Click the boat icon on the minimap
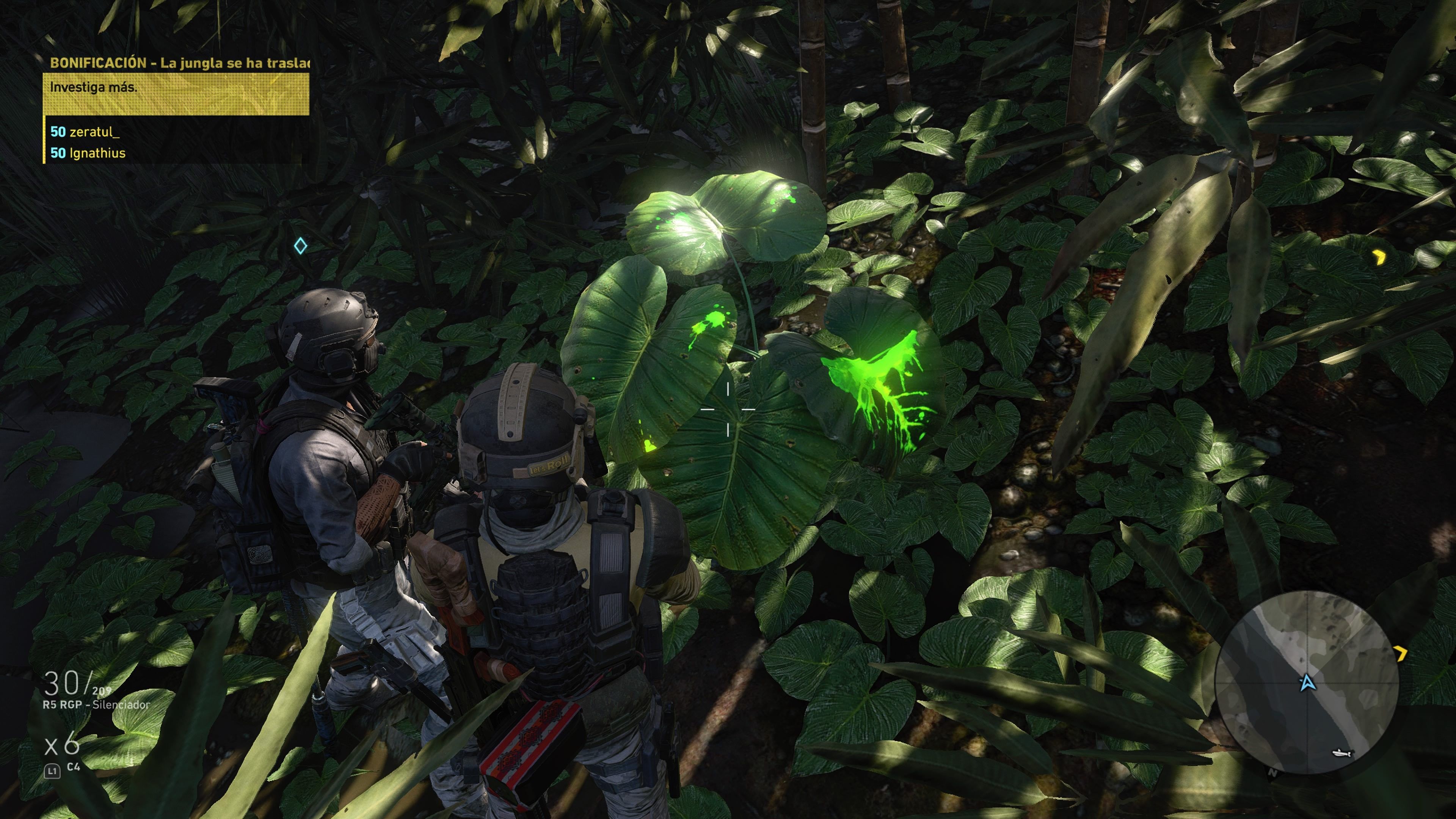1456x819 pixels. pyautogui.click(x=1342, y=753)
